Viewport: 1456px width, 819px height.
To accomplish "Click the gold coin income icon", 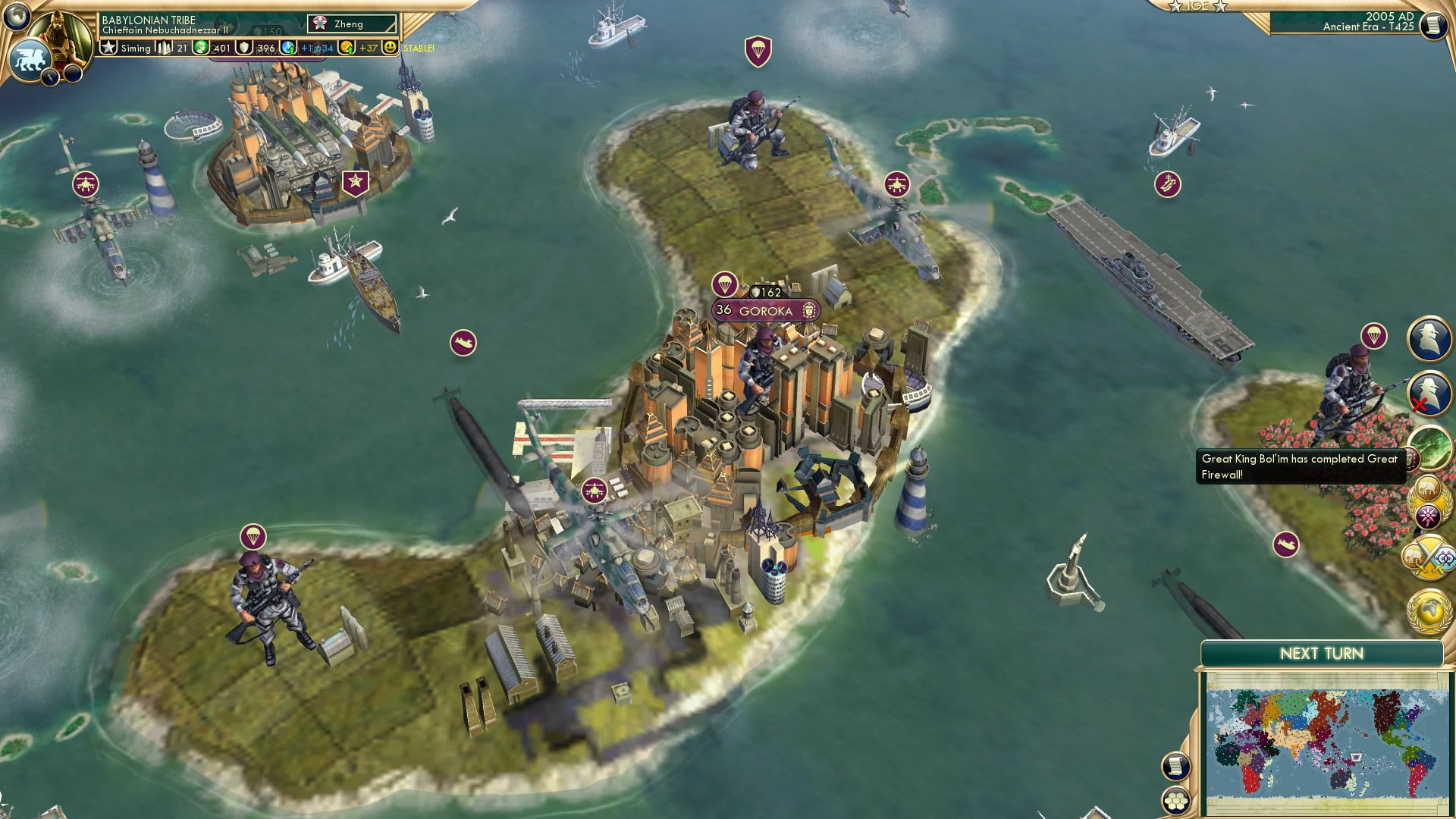I will click(x=346, y=48).
